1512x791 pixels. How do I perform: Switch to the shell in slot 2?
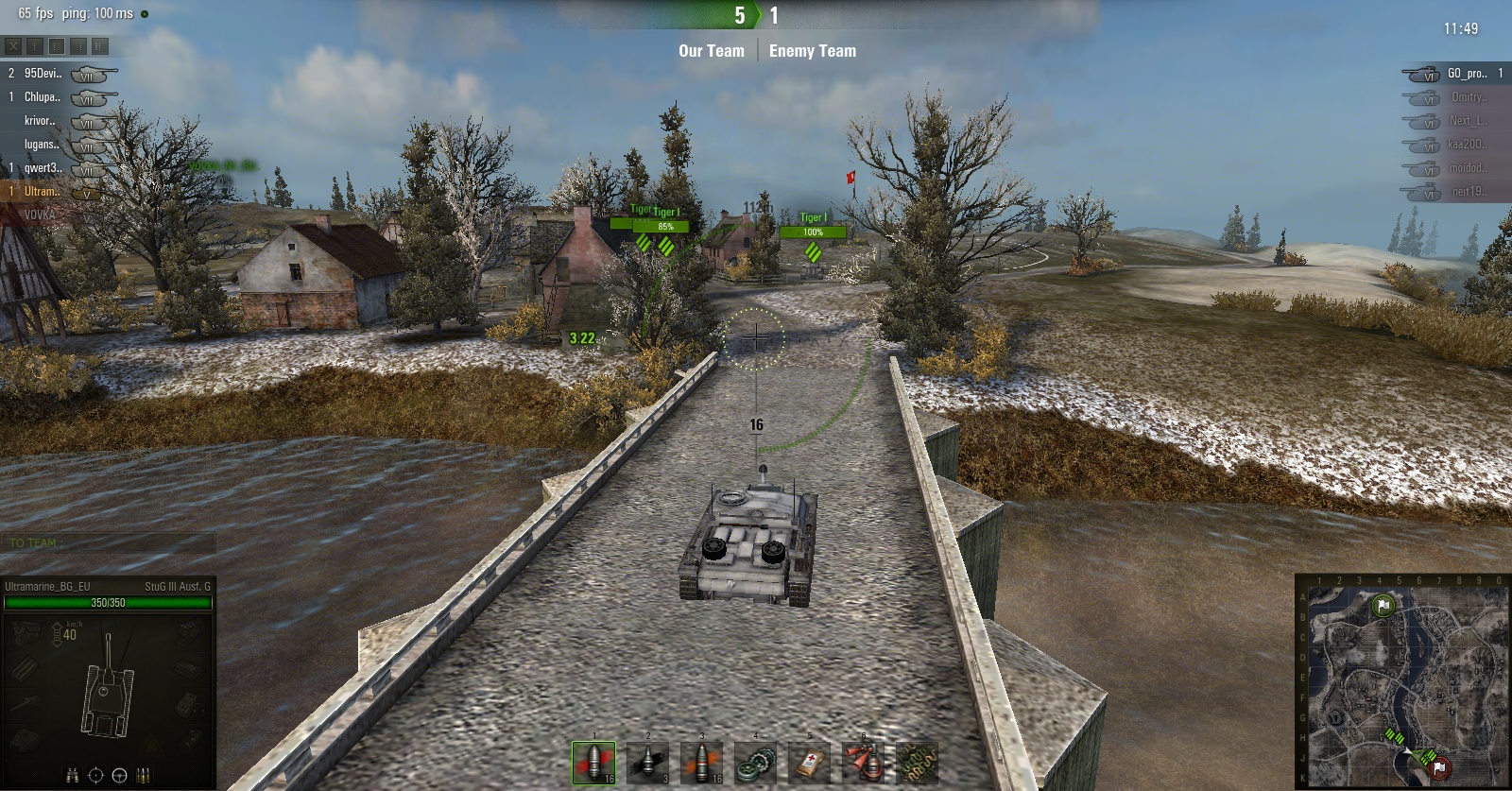coord(647,763)
